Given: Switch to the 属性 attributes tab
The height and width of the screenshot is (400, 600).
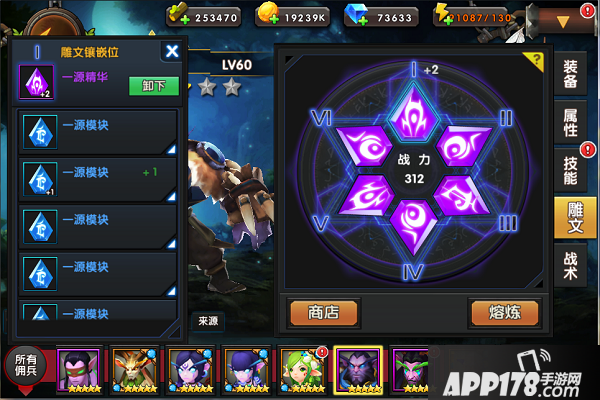Looking at the screenshot, I should tap(570, 121).
